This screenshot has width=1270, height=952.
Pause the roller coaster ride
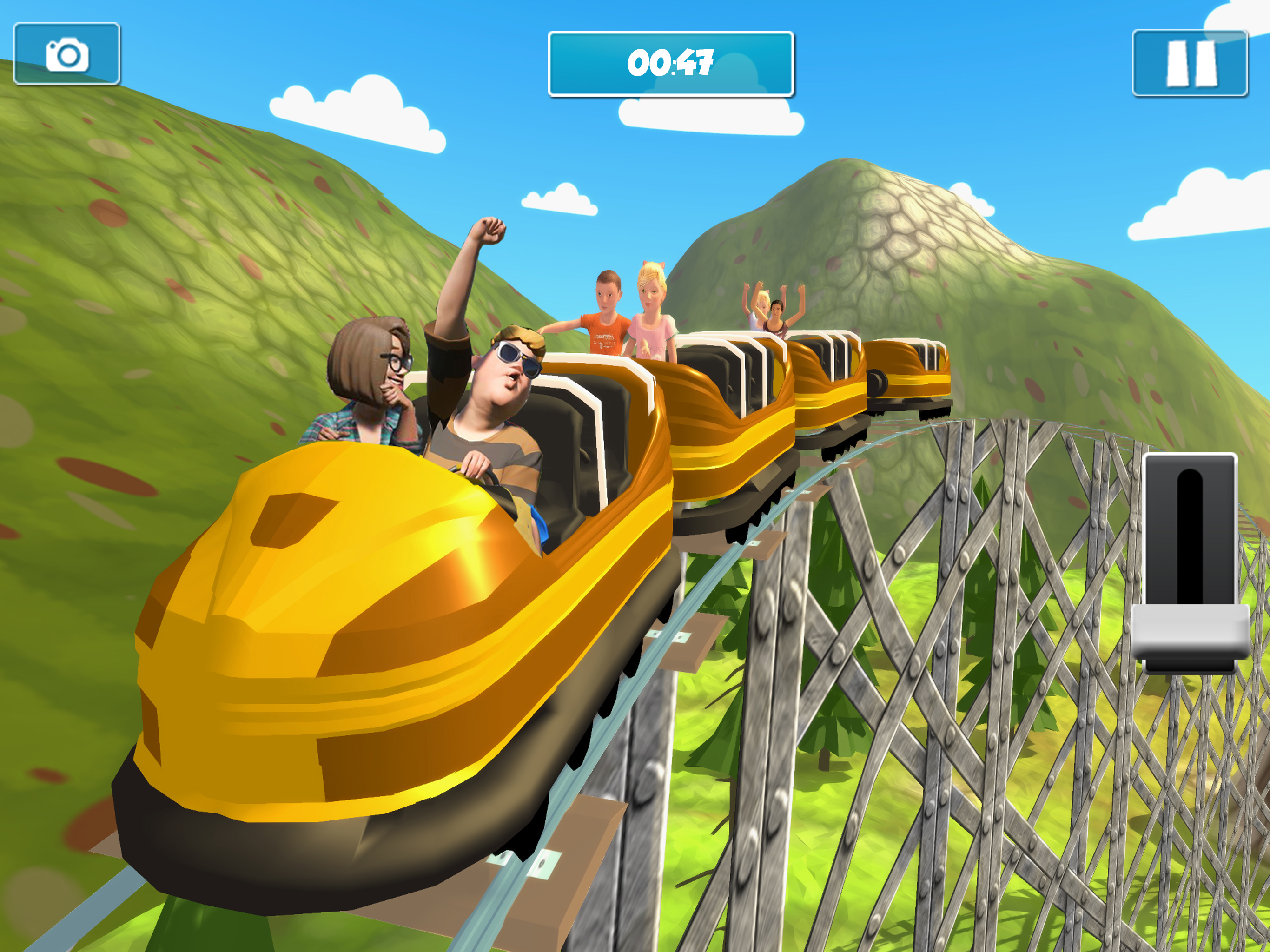pyautogui.click(x=1189, y=63)
